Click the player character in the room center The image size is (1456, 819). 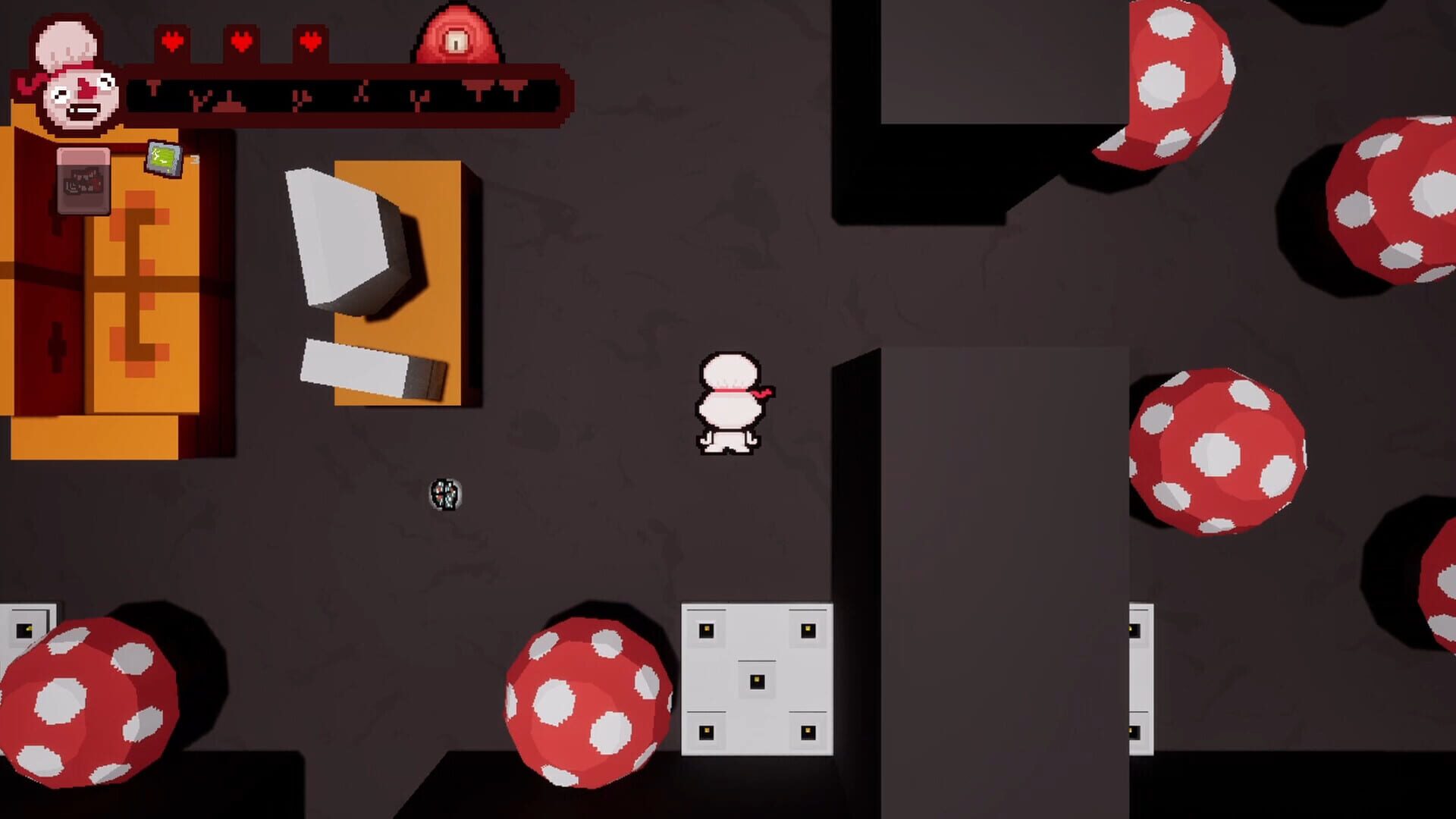tap(728, 402)
